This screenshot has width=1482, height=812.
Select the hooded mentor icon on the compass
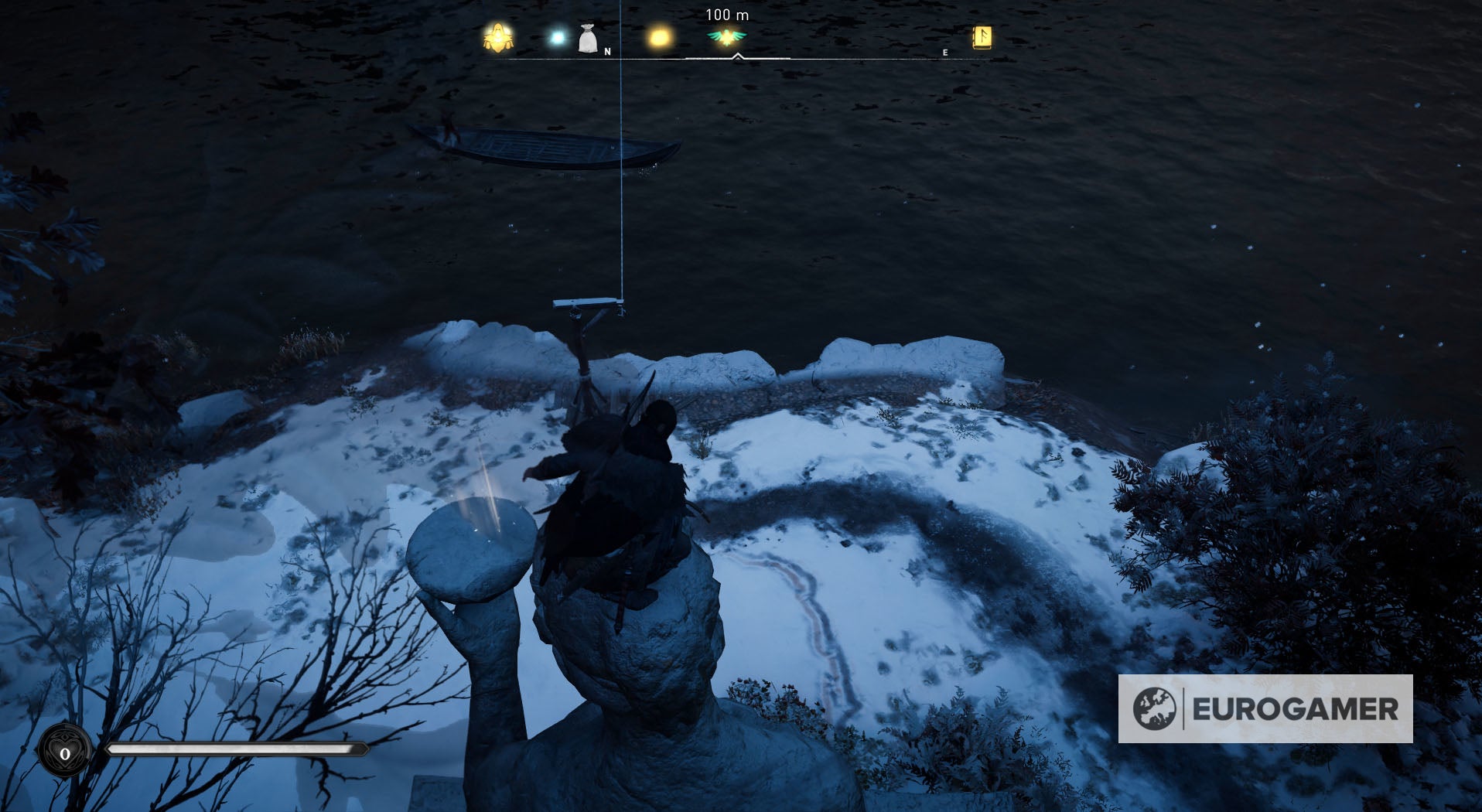click(497, 36)
